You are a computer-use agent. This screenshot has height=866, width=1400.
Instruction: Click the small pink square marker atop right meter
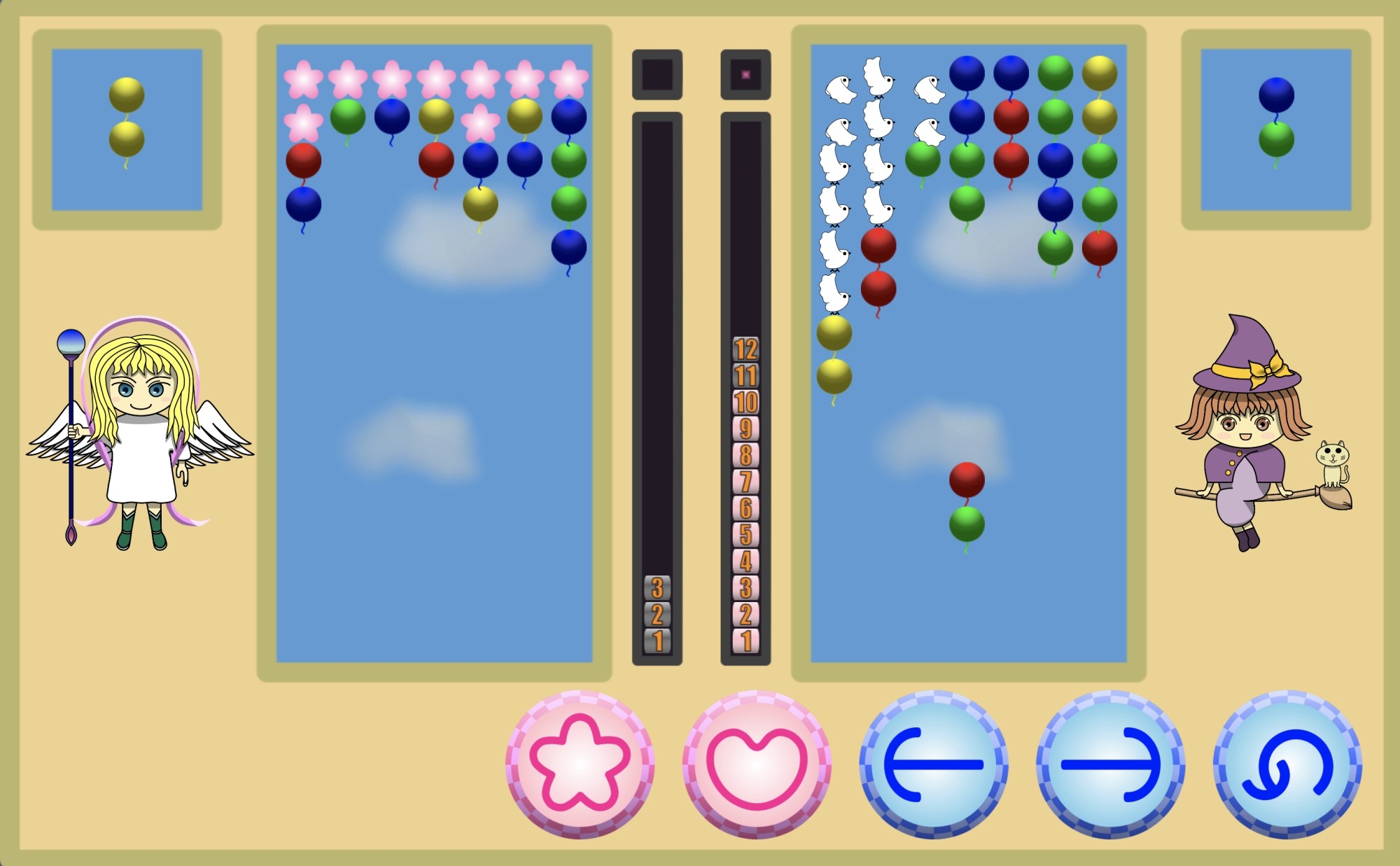tap(745, 74)
